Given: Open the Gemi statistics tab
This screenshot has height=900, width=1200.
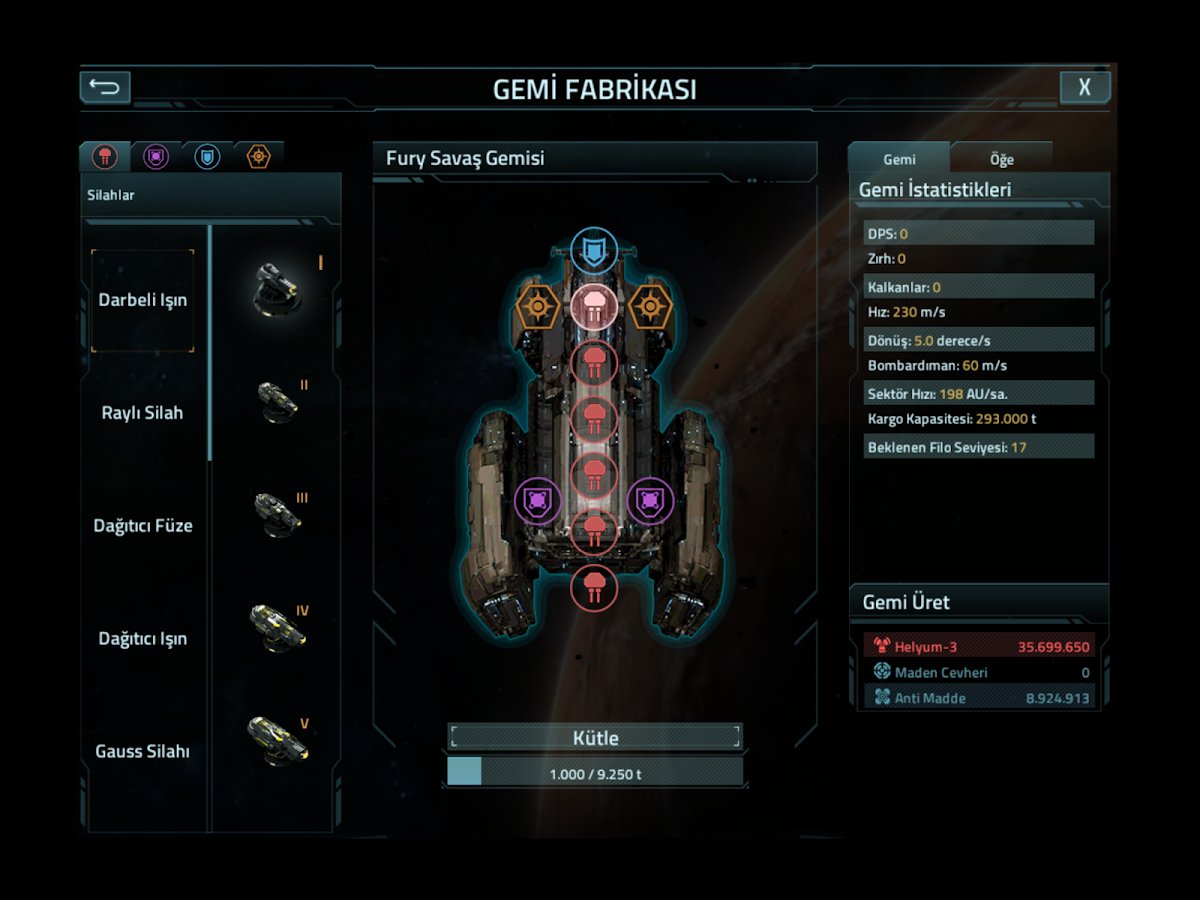Looking at the screenshot, I should (899, 159).
